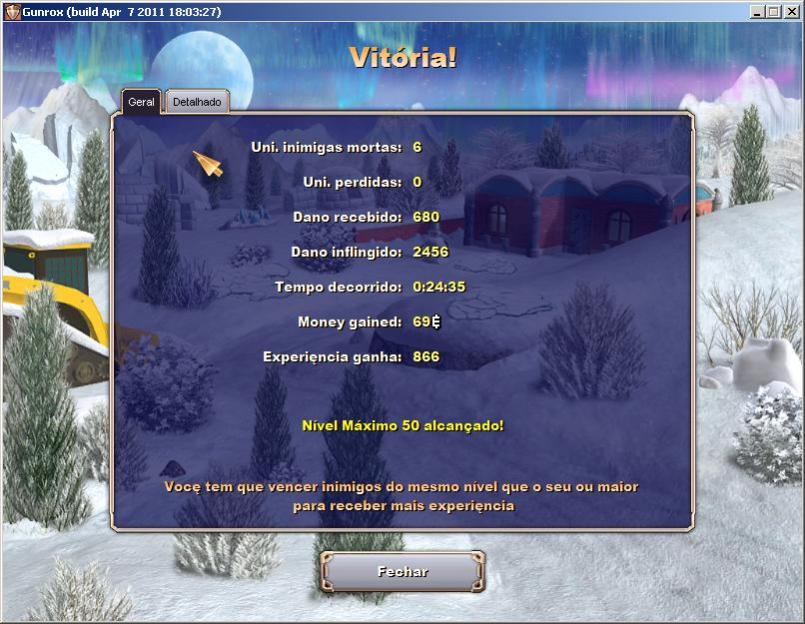Switch to the Detalhado tab
Viewport: 805px width, 624px height.
tap(197, 102)
